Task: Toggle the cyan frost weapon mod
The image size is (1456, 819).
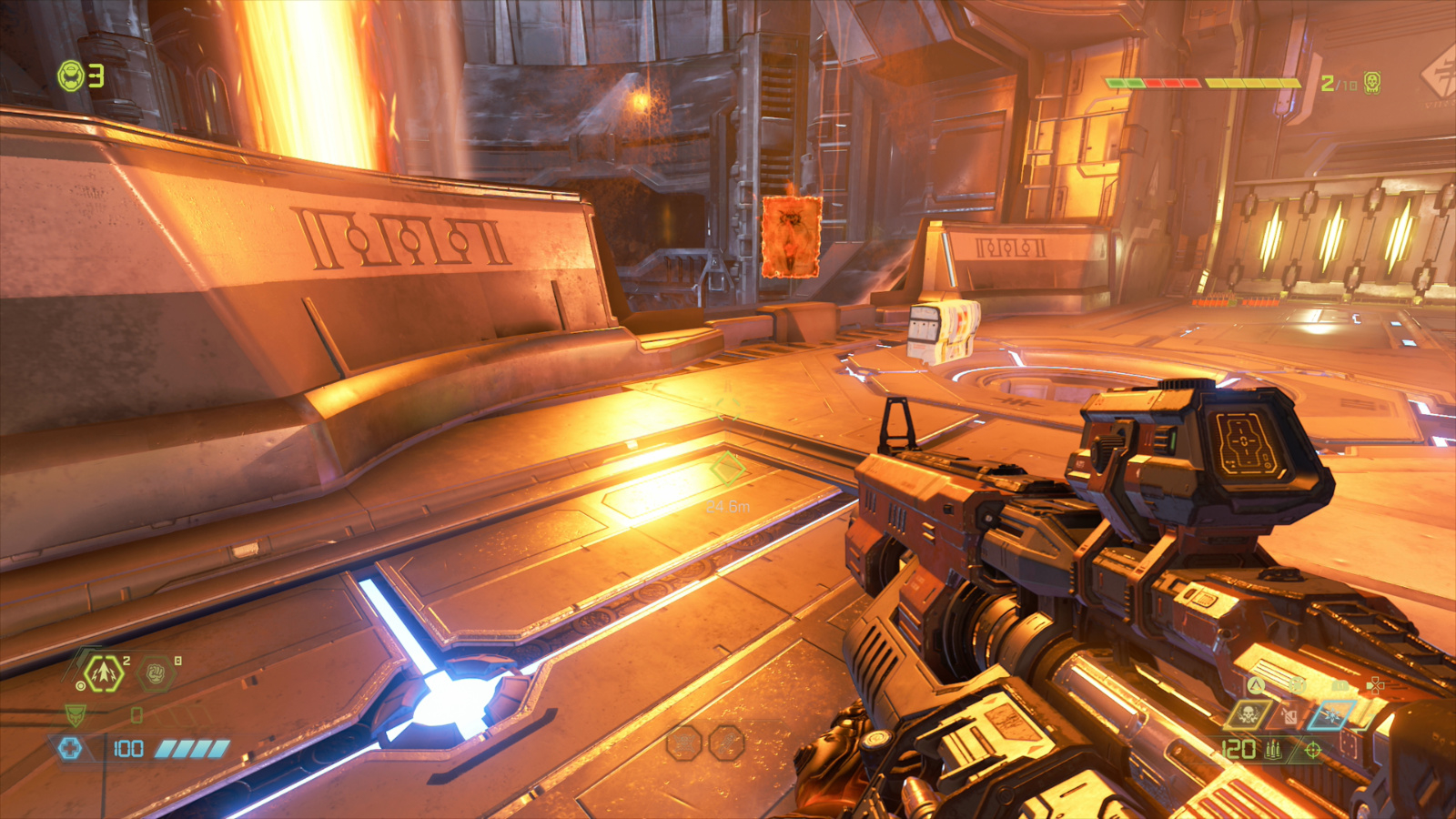Action: pos(1331,715)
